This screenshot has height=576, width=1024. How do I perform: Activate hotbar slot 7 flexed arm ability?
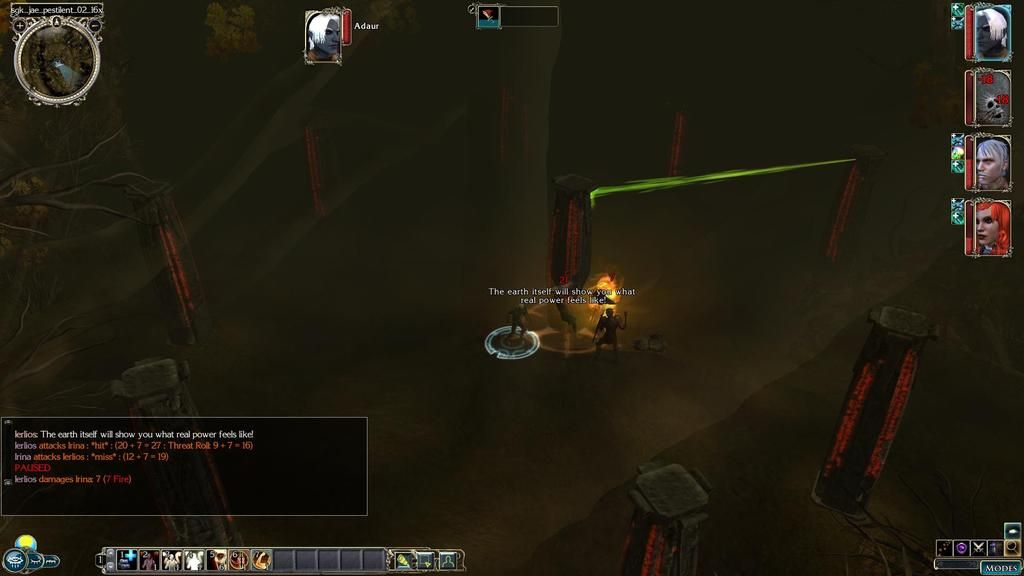click(x=261, y=560)
